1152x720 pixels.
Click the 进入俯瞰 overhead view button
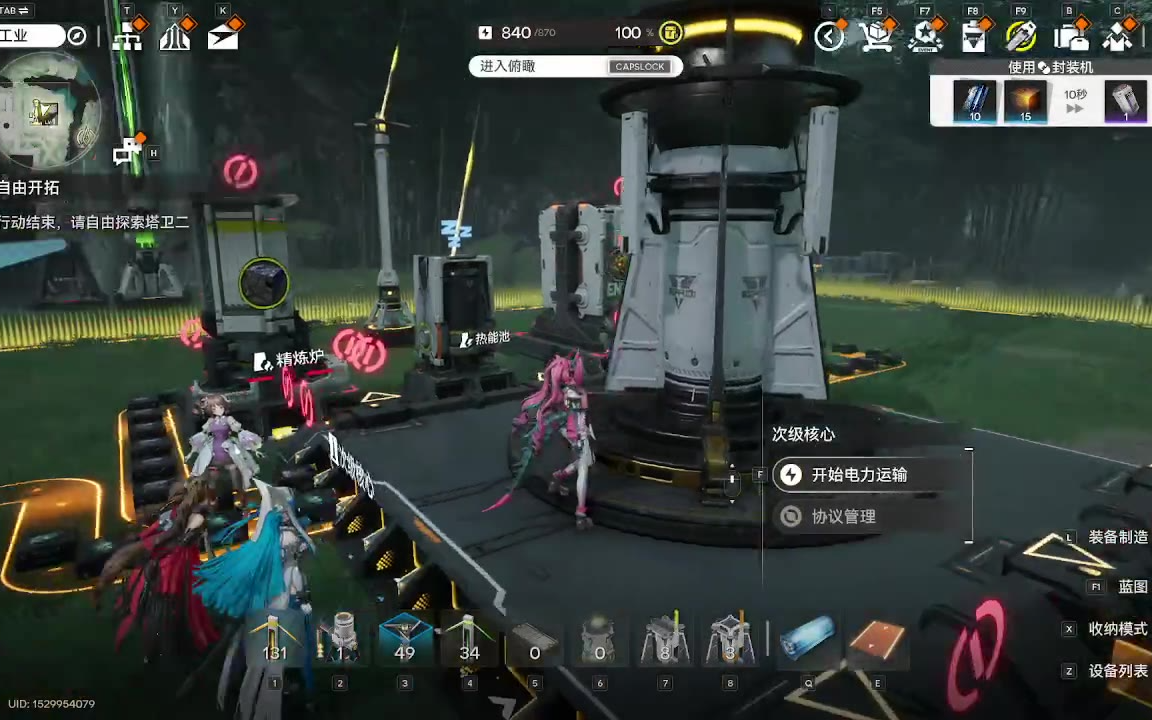(x=574, y=66)
